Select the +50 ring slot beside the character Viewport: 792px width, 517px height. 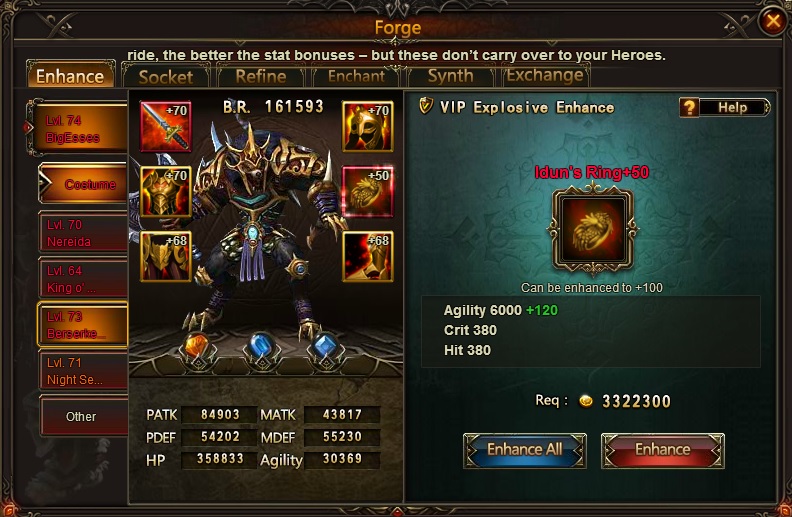367,192
